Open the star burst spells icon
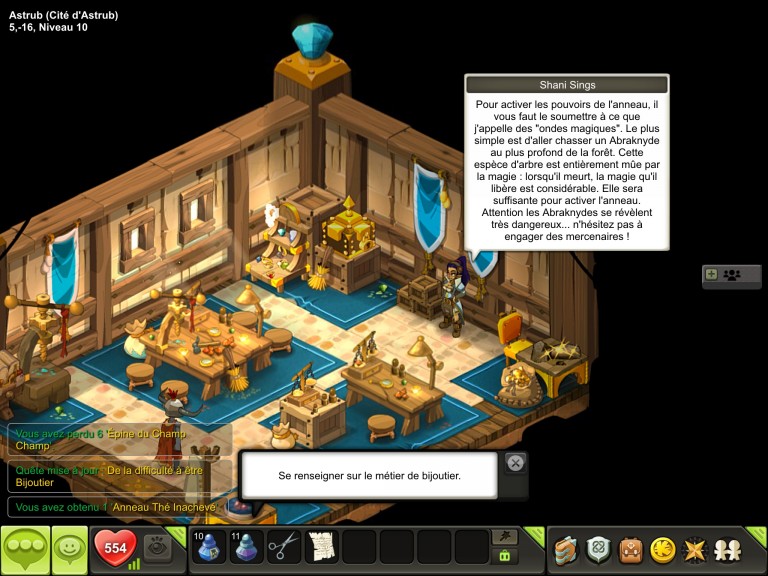Image resolution: width=768 pixels, height=576 pixels. (693, 549)
